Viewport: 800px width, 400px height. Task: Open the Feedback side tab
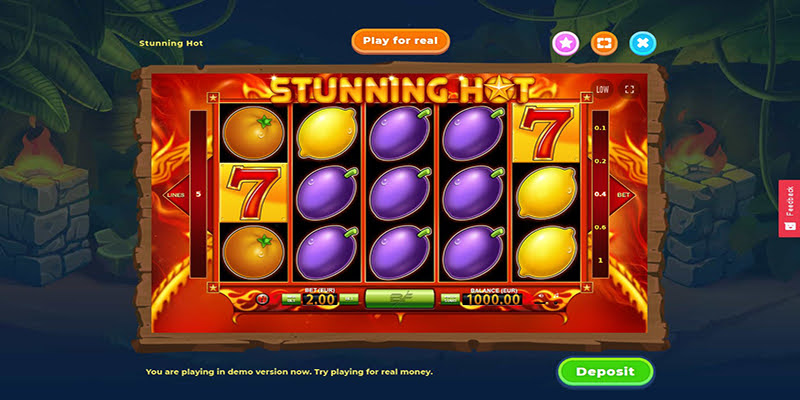(789, 208)
